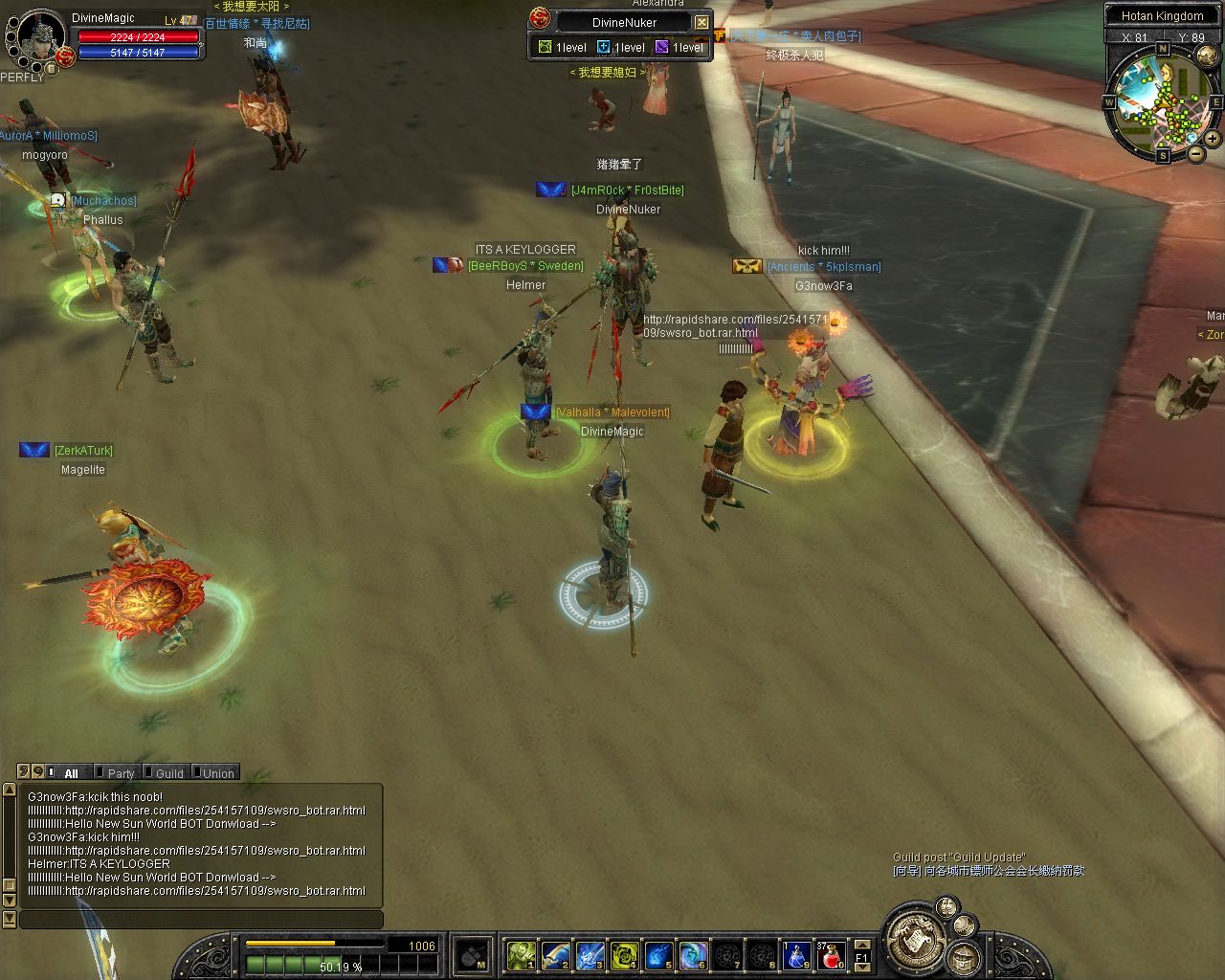Switch hotbar page with the F1 up arrow
This screenshot has height=980, width=1225.
click(861, 945)
